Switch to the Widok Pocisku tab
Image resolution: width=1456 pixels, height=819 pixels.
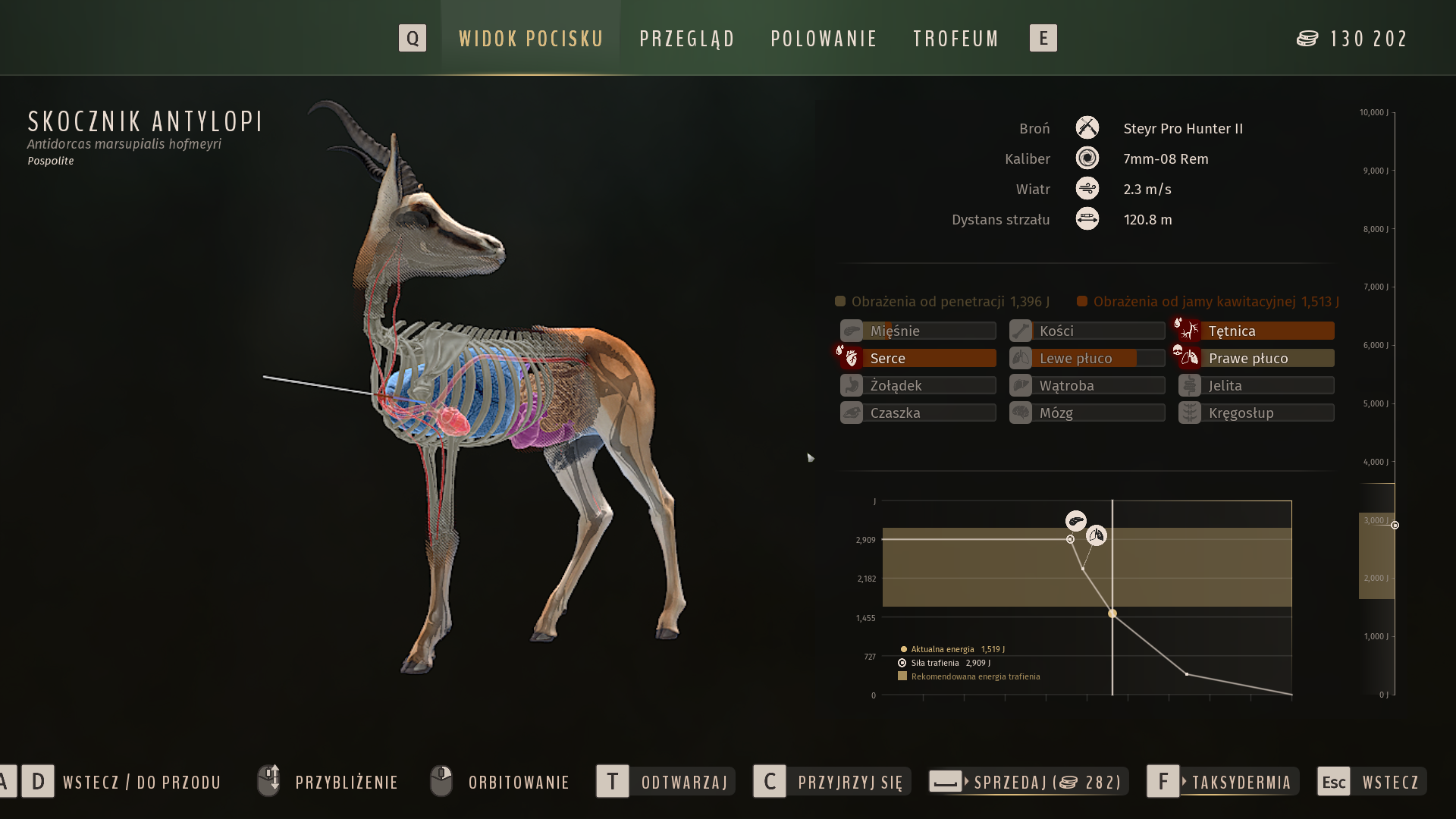(531, 39)
